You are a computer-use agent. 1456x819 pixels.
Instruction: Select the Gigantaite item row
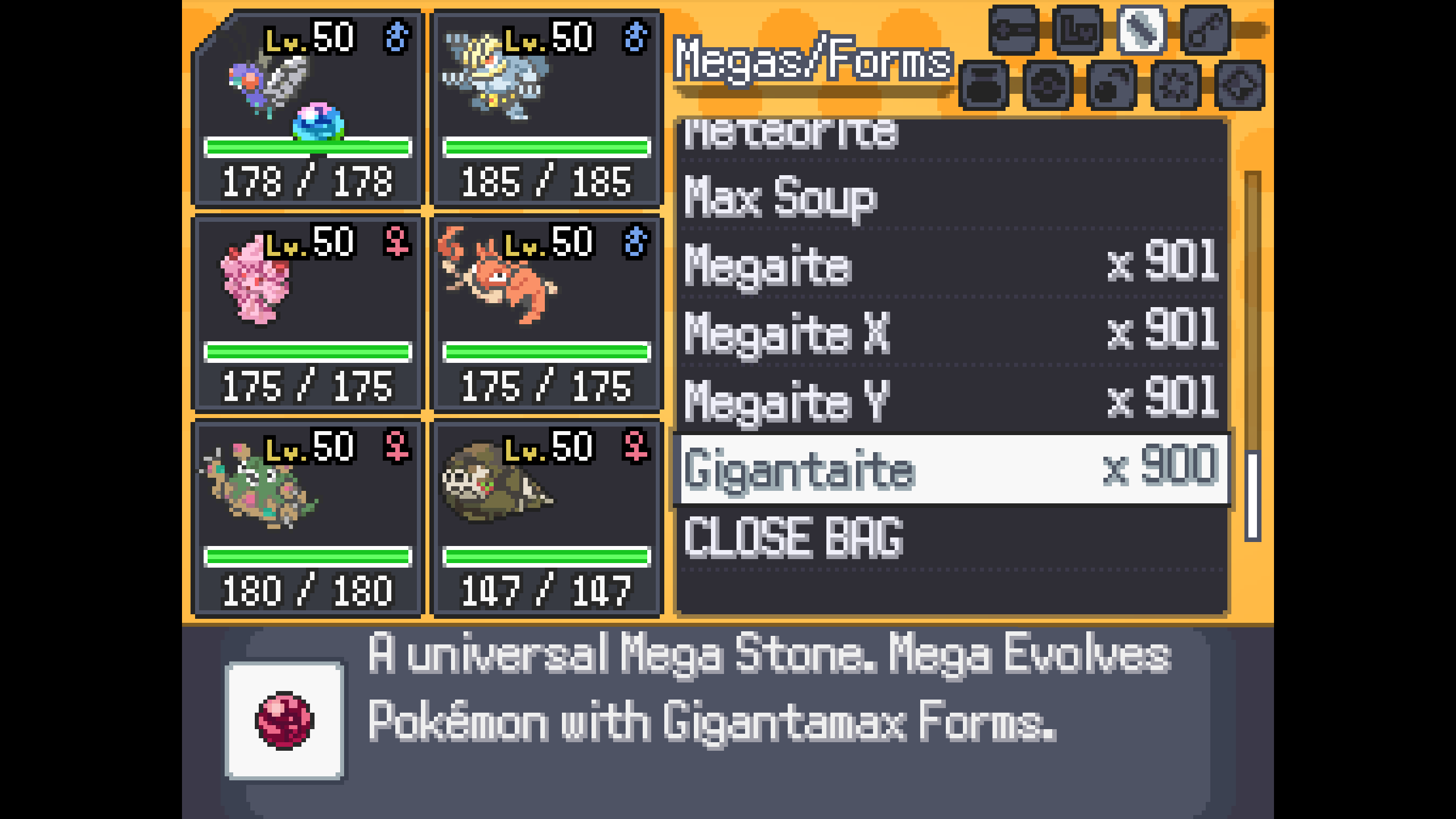click(950, 469)
